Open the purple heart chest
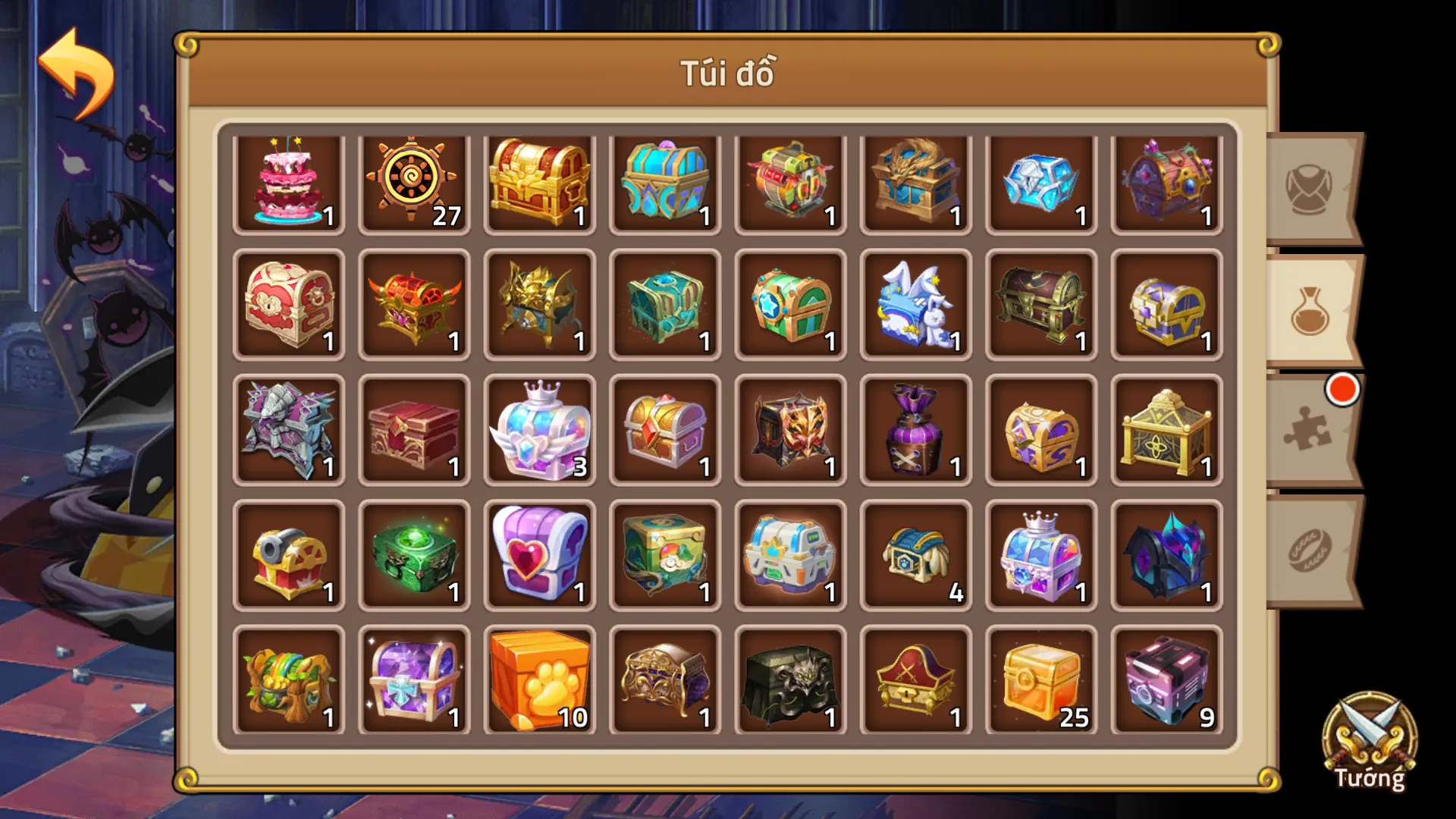This screenshot has width=1456, height=819. coord(539,554)
